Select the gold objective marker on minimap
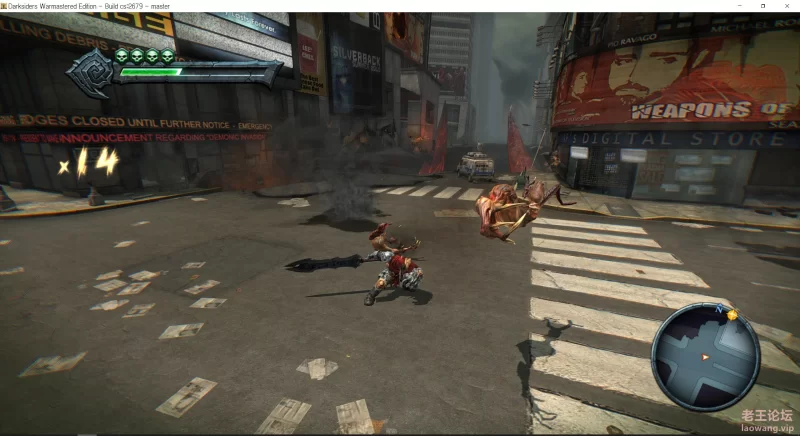The image size is (800, 436). pos(732,314)
